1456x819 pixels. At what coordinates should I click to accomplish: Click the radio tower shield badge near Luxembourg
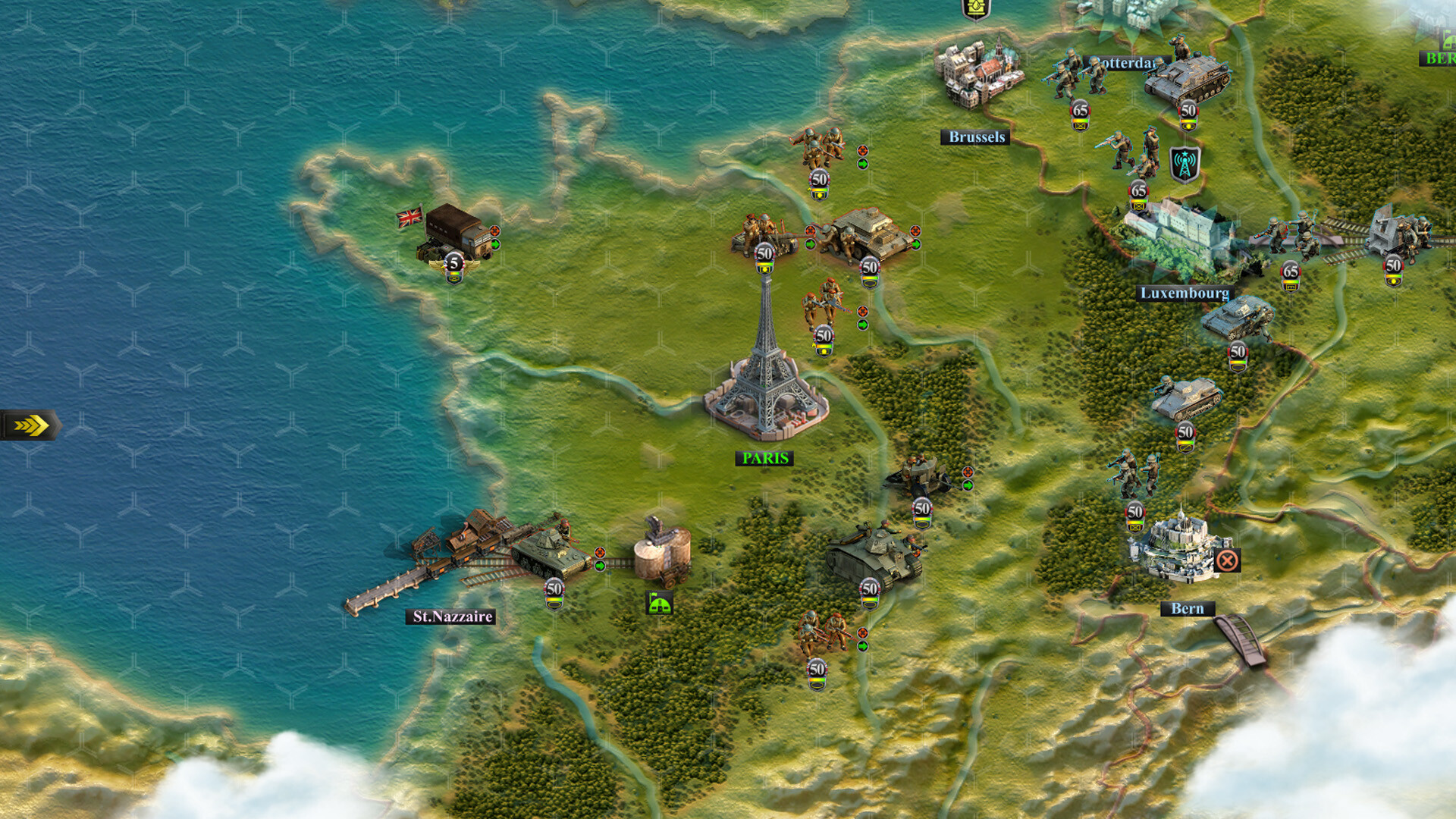pyautogui.click(x=1185, y=164)
